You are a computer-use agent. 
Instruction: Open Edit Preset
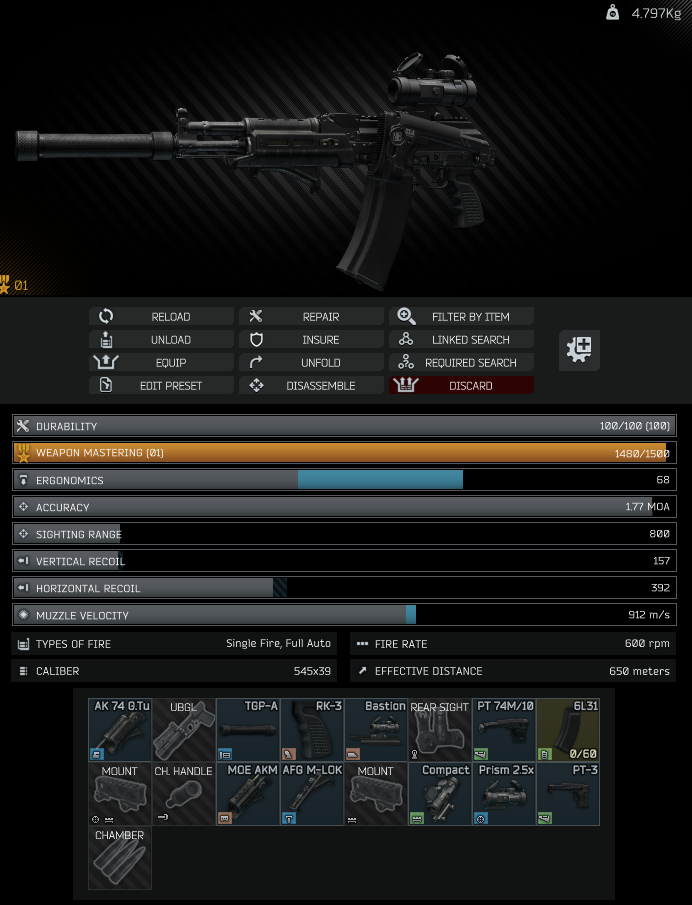(x=162, y=386)
